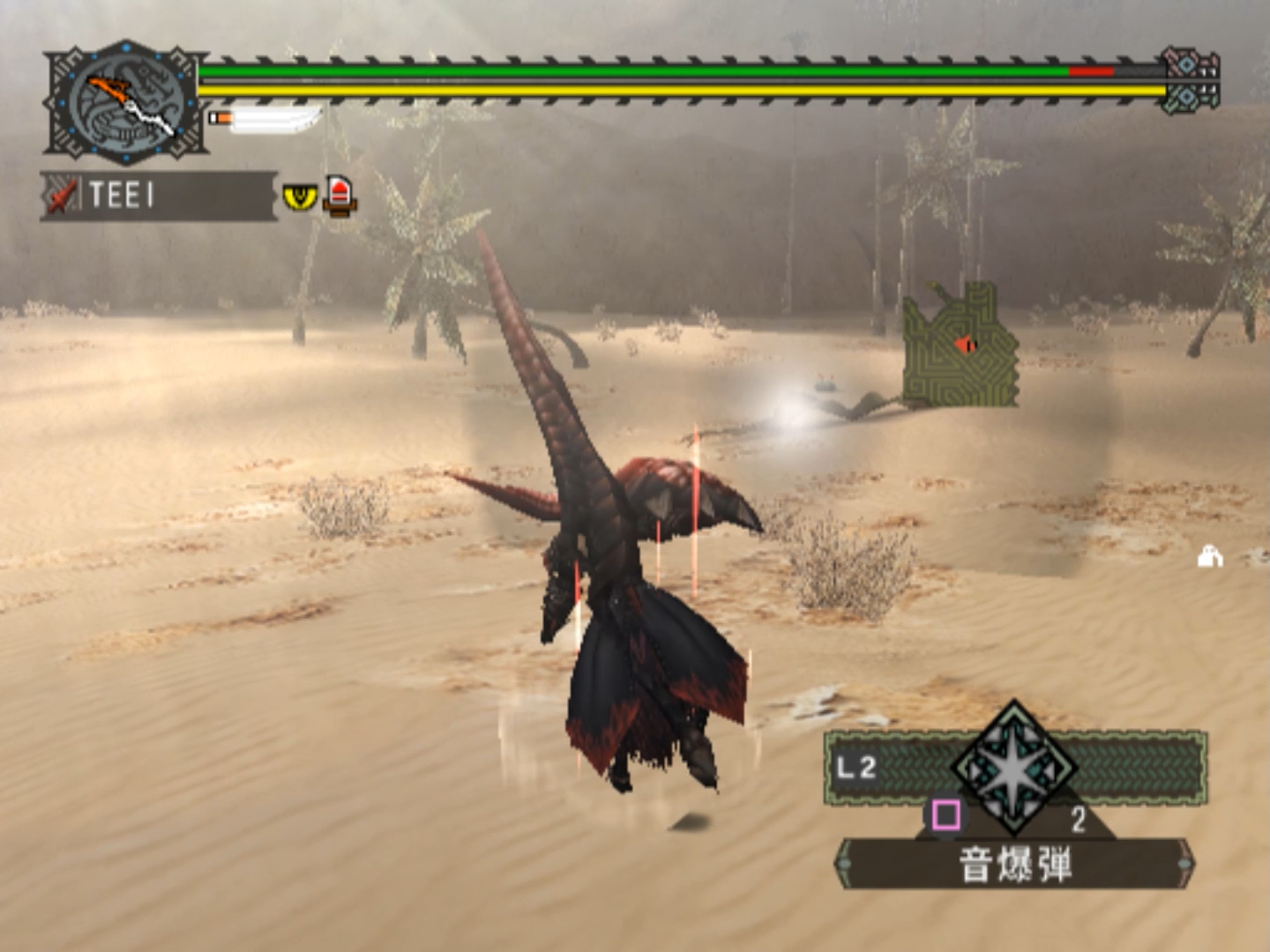Click the yellow status effect icon
The height and width of the screenshot is (952, 1270).
tap(300, 195)
